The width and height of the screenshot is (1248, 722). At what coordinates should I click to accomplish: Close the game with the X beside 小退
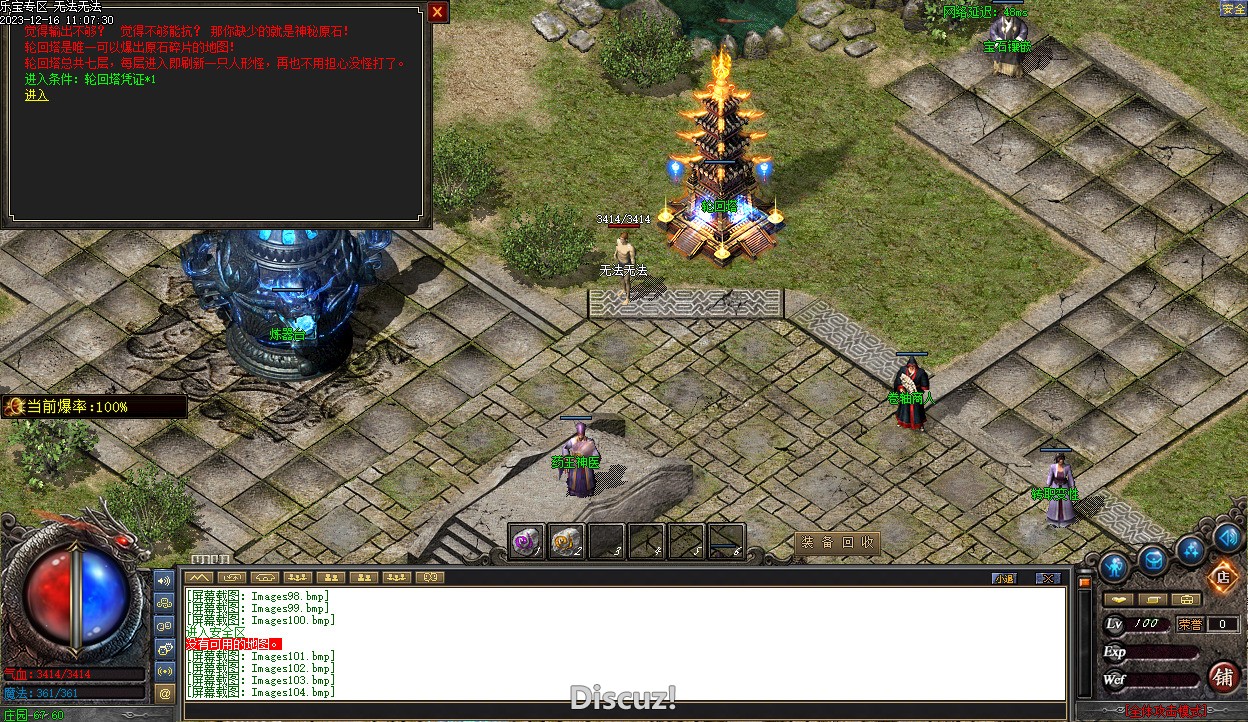click(1047, 578)
